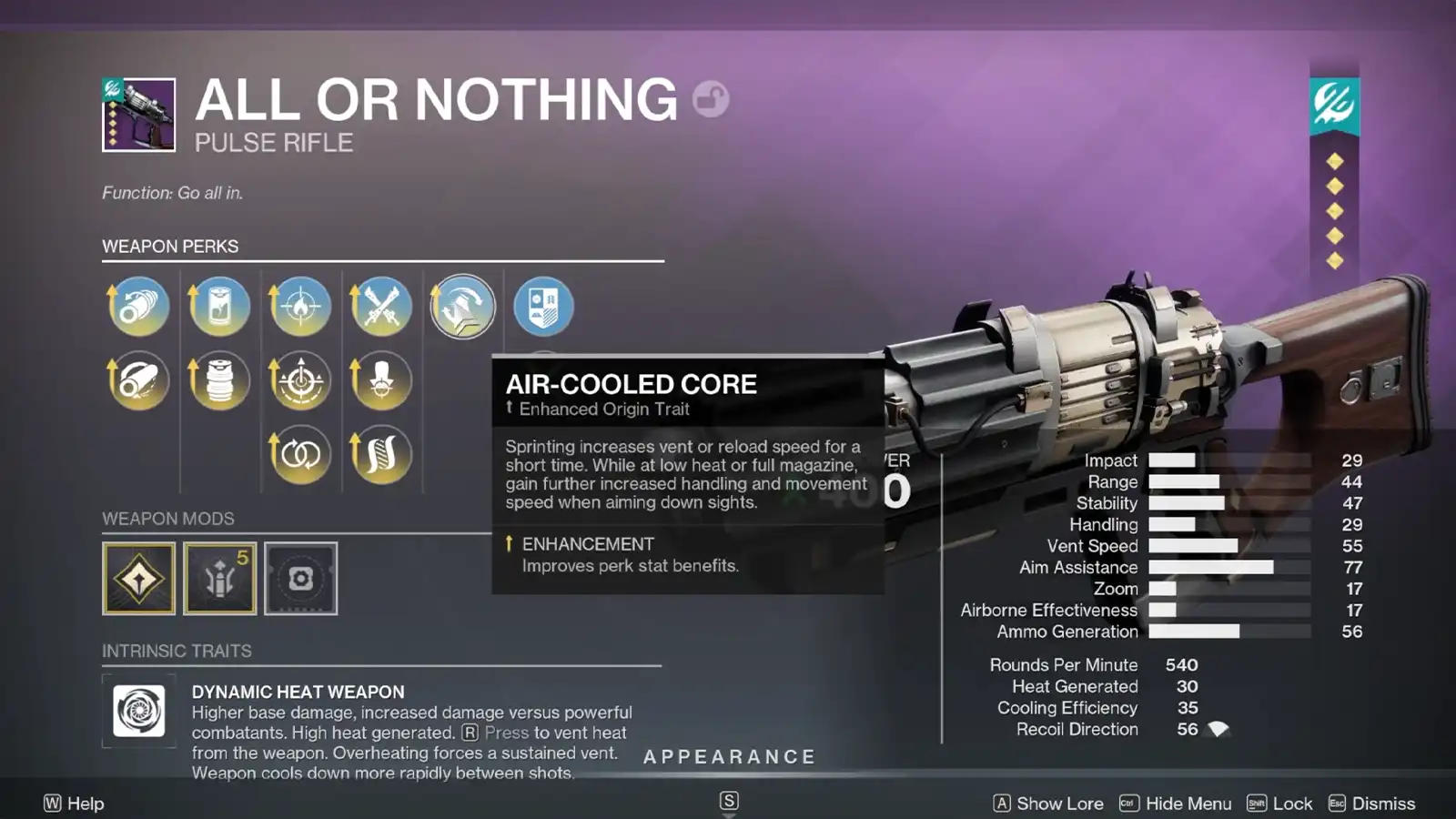Select the top barrel perk icon

[x=138, y=307]
